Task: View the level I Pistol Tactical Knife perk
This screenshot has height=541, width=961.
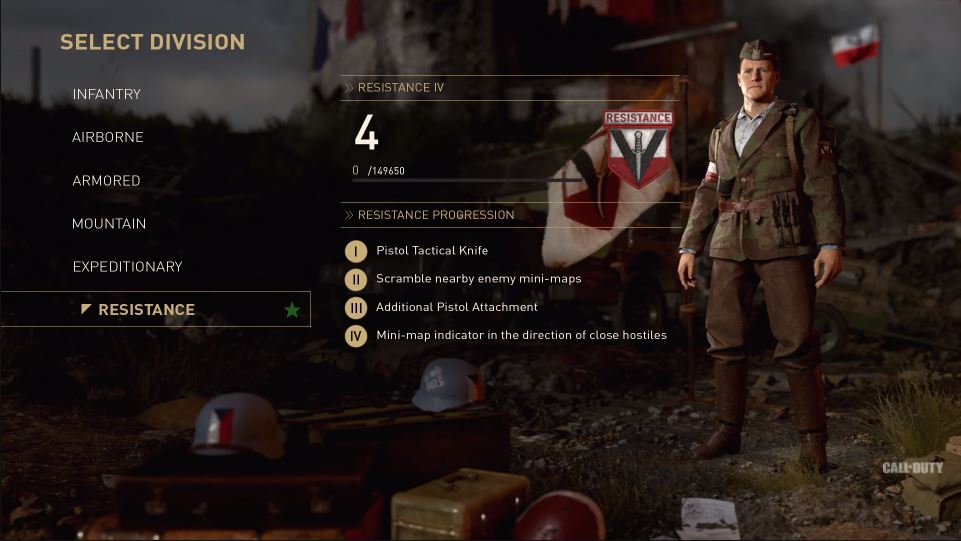Action: tap(431, 250)
